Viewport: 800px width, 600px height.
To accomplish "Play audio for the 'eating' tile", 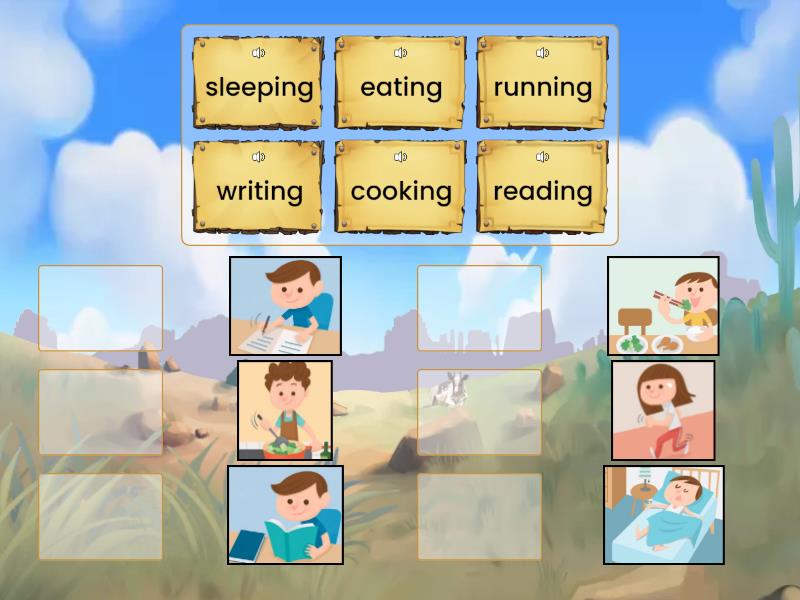I will [400, 53].
